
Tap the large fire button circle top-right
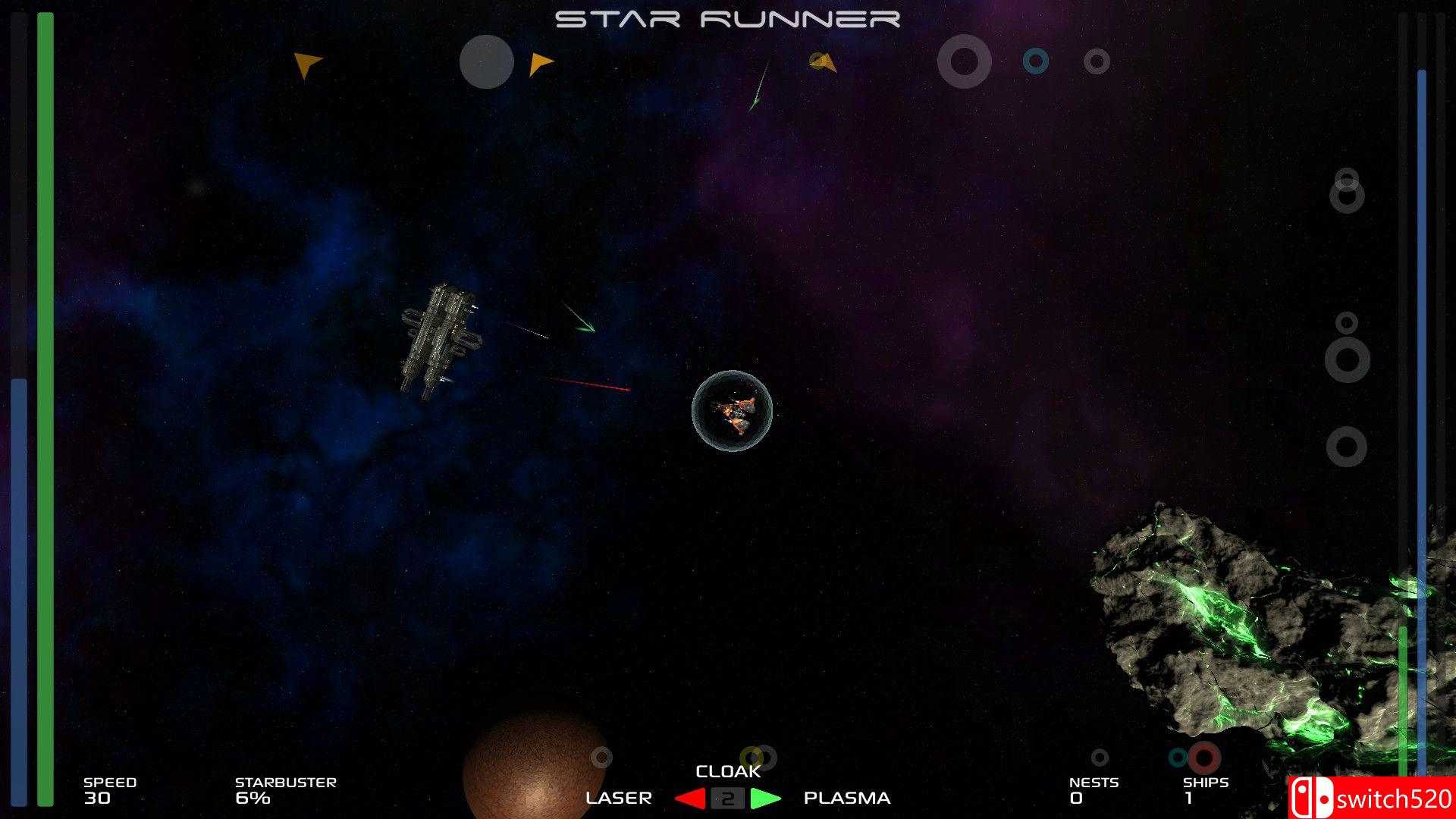point(963,61)
